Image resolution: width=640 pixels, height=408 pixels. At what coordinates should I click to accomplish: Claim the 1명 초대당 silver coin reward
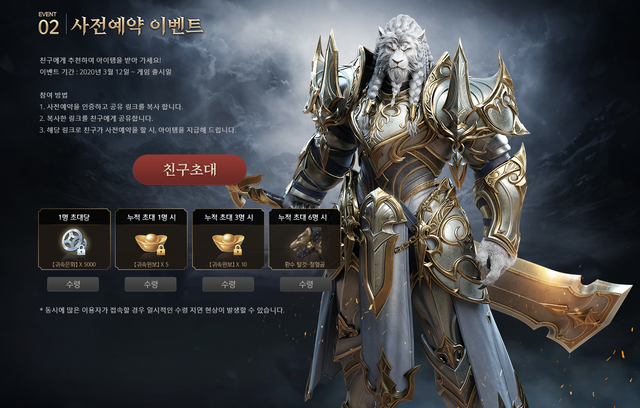(74, 284)
